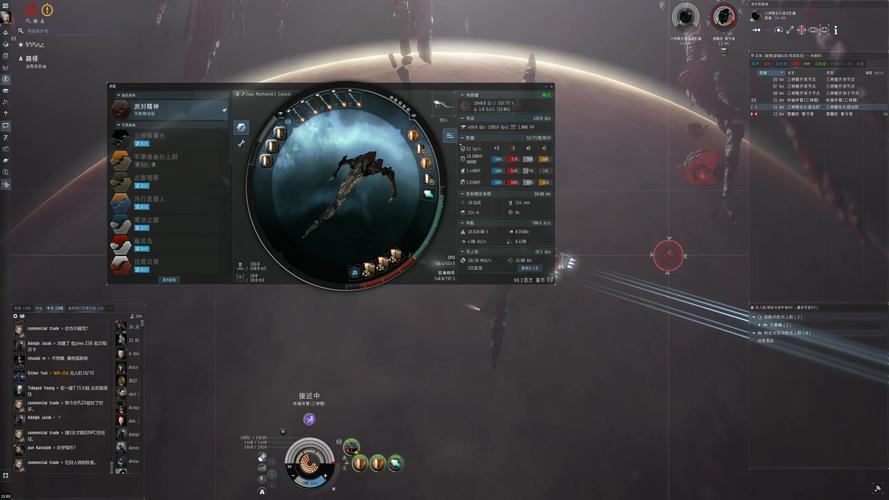Open the wrench fitting tool tab
This screenshot has width=889, height=500.
241,144
